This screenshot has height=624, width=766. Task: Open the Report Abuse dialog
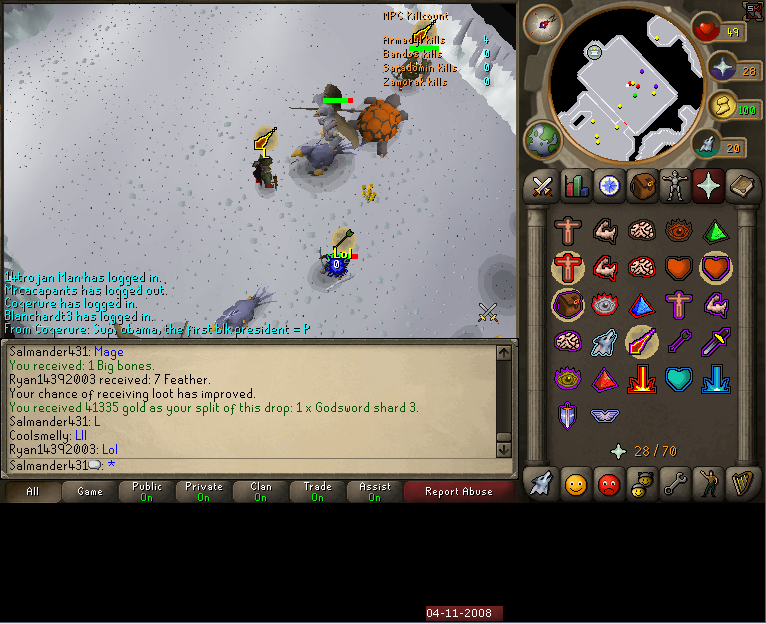(x=459, y=492)
